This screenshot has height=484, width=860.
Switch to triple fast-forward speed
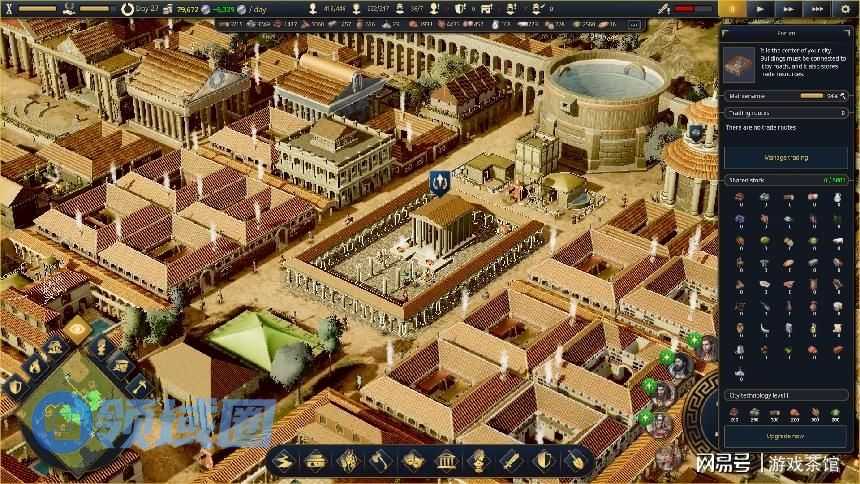click(817, 8)
